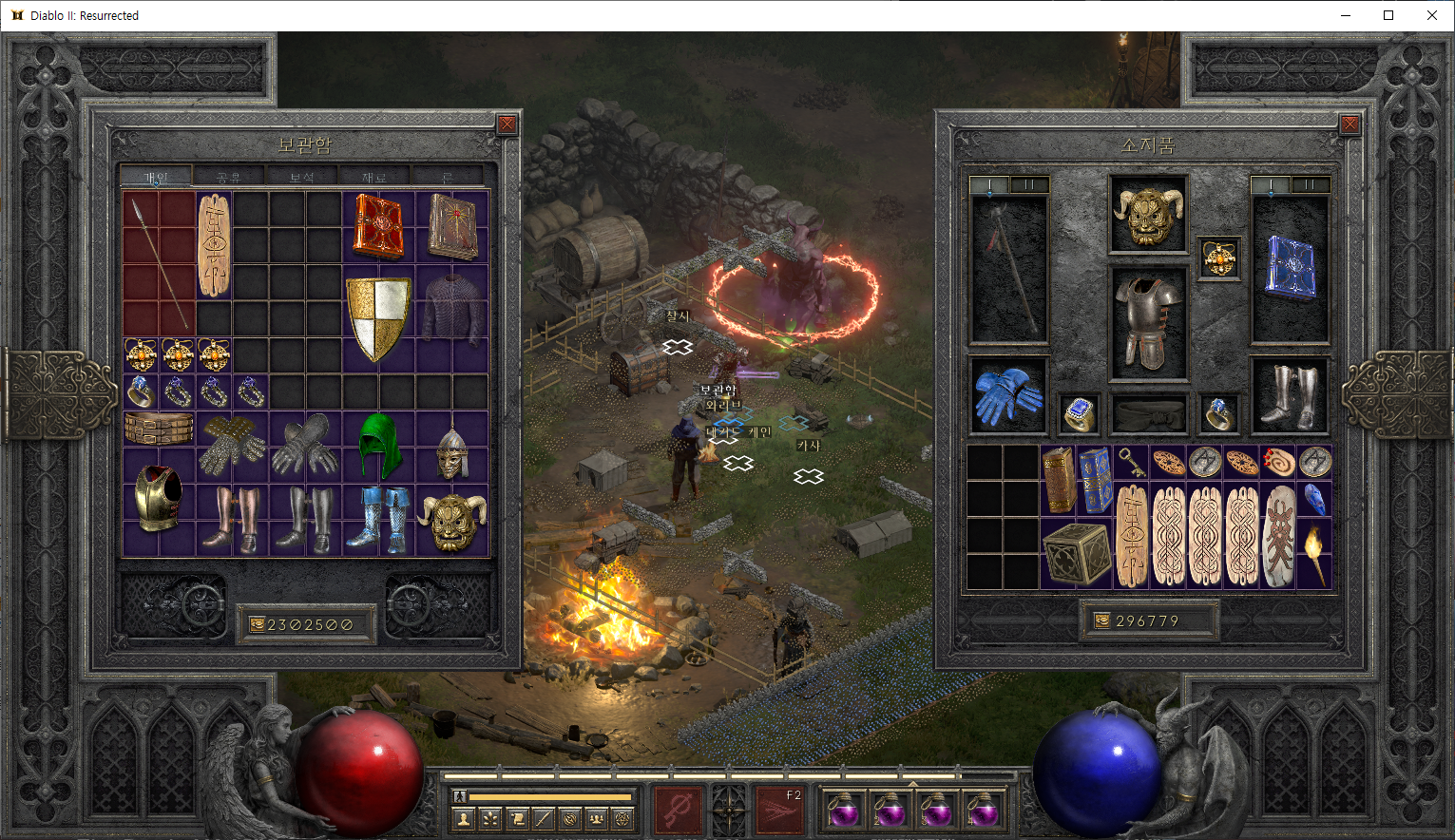Viewport: 1455px width, 840px height.
Task: Select the equipped black belt slot
Action: tap(1149, 413)
